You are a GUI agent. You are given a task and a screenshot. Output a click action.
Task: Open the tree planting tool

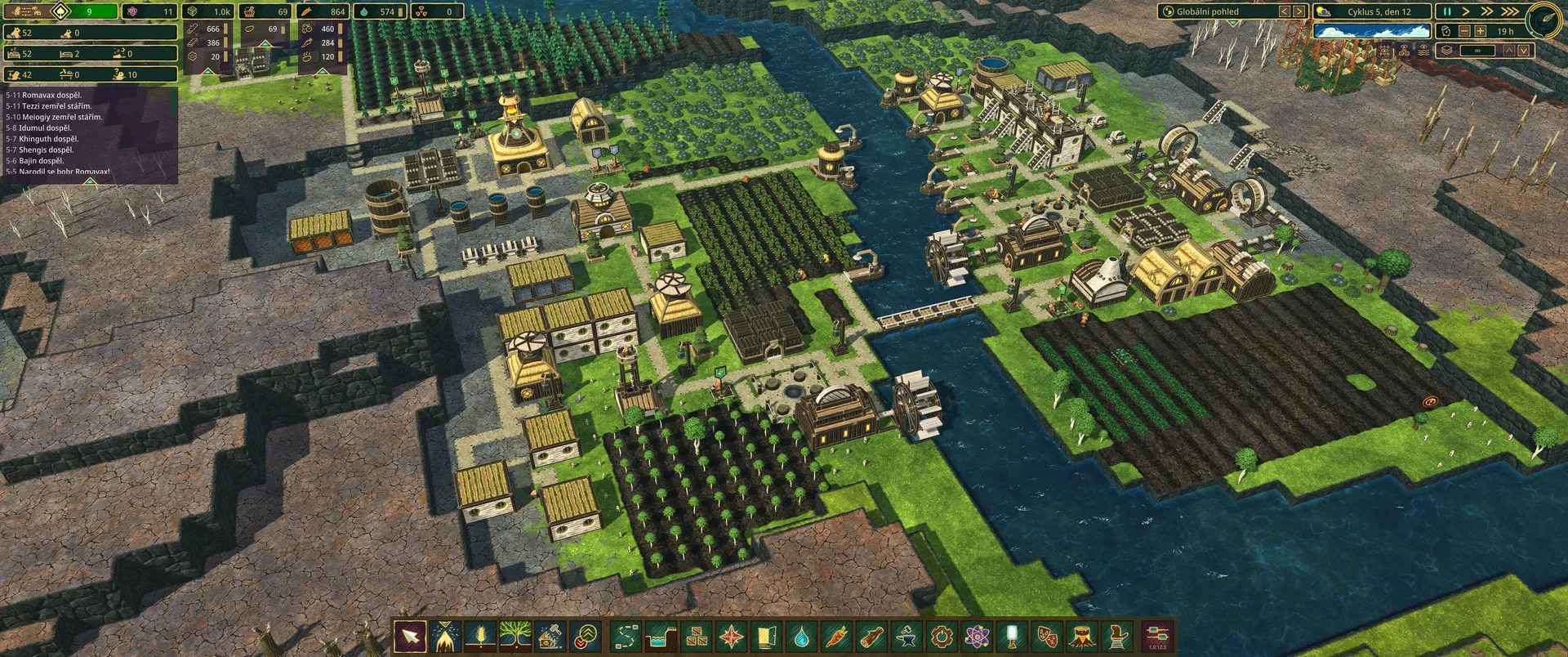coord(514,636)
